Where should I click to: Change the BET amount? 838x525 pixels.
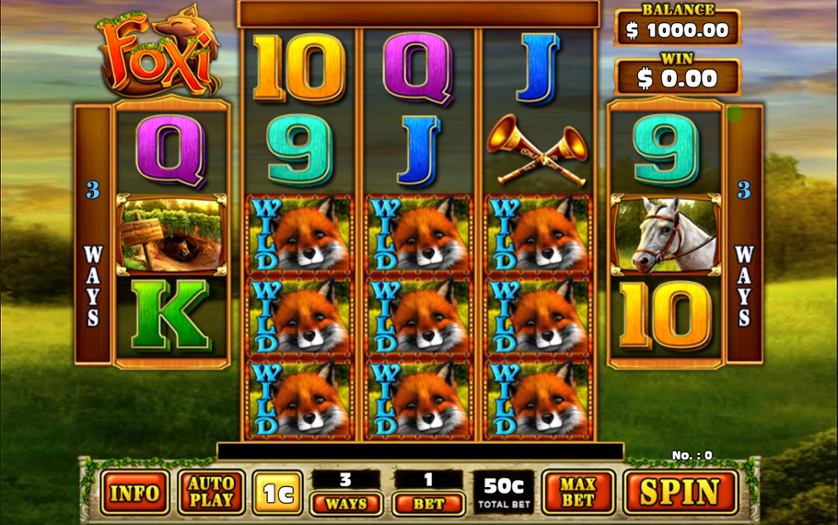pyautogui.click(x=427, y=503)
